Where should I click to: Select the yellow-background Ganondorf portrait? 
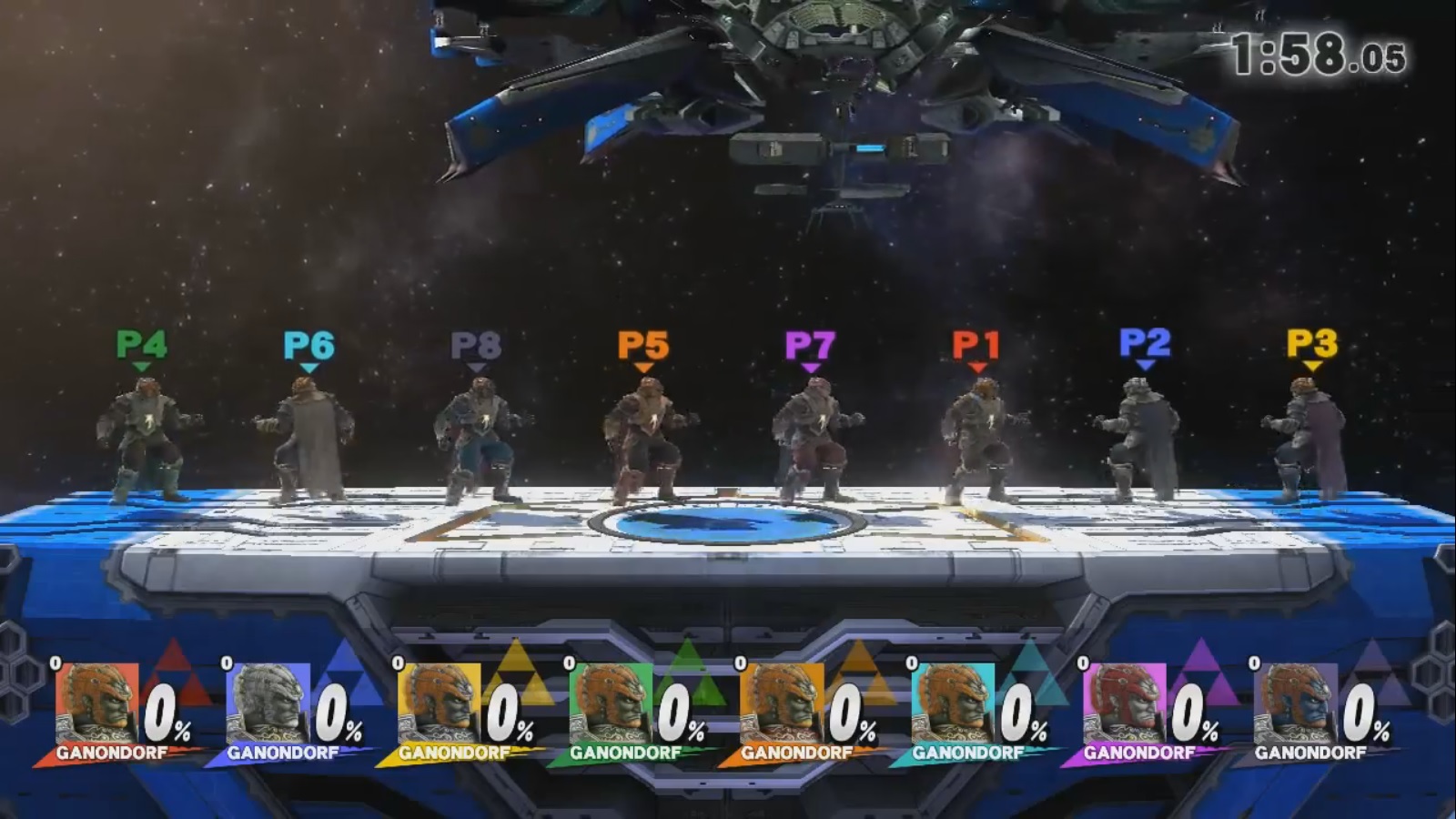pyautogui.click(x=439, y=703)
